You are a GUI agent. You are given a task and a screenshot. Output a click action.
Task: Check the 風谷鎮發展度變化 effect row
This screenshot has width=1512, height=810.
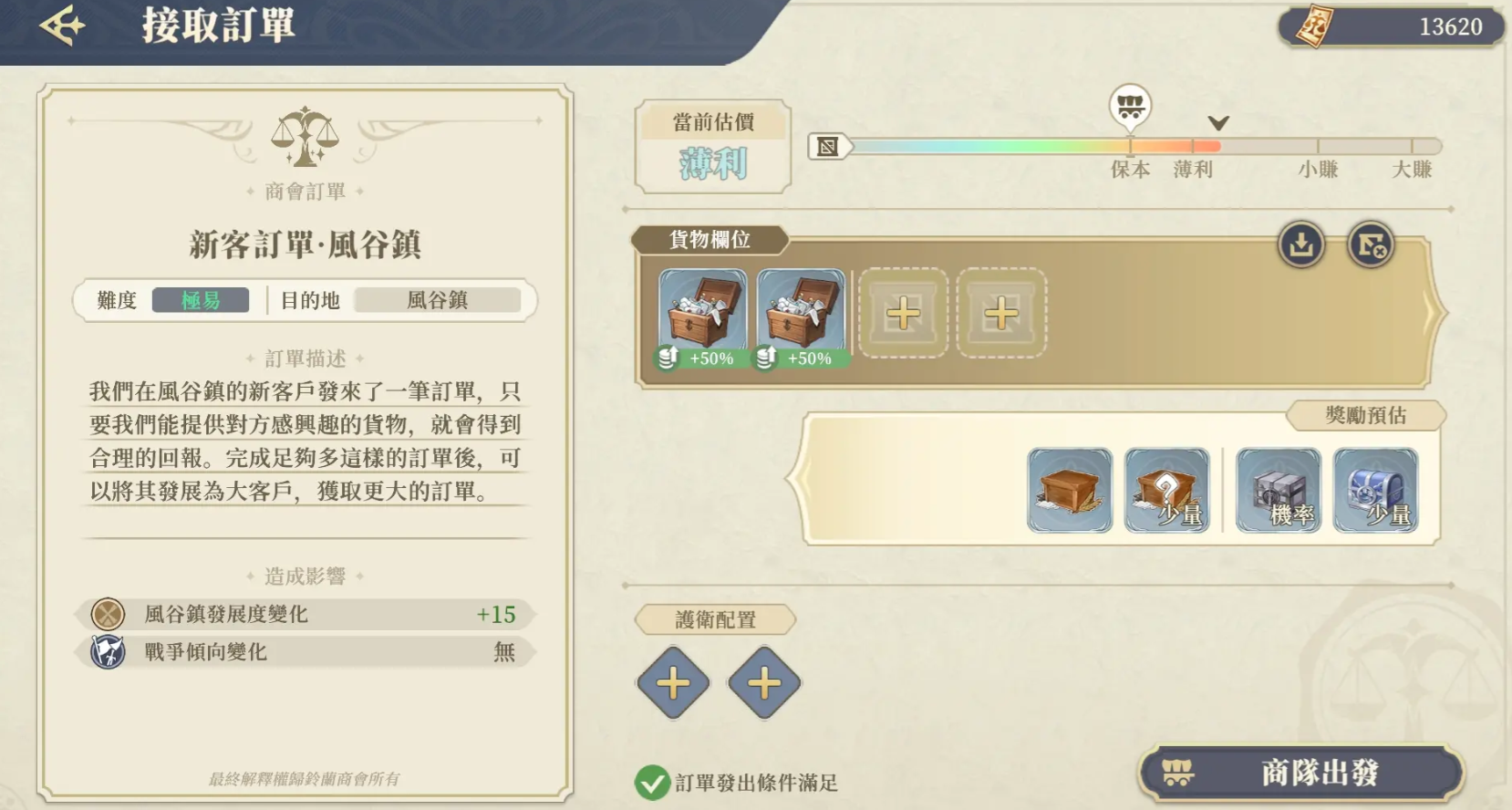point(306,614)
